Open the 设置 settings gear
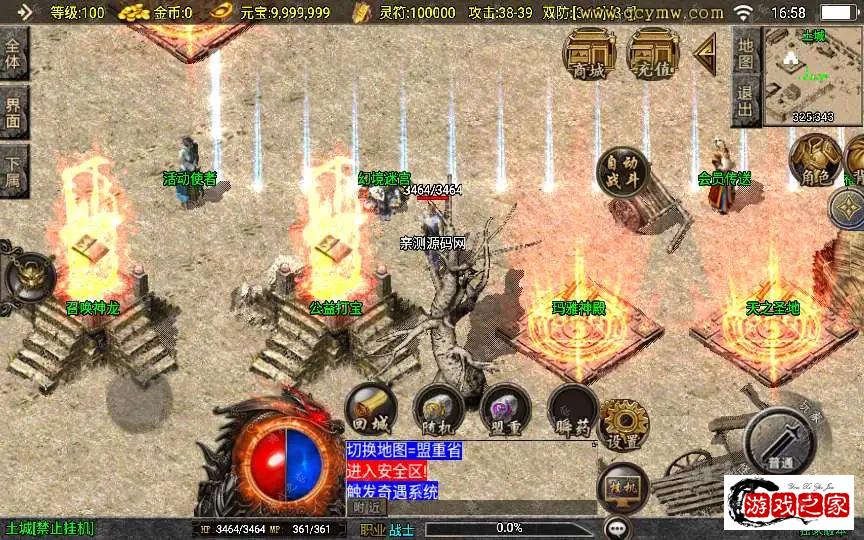This screenshot has height=540, width=864. tap(622, 425)
